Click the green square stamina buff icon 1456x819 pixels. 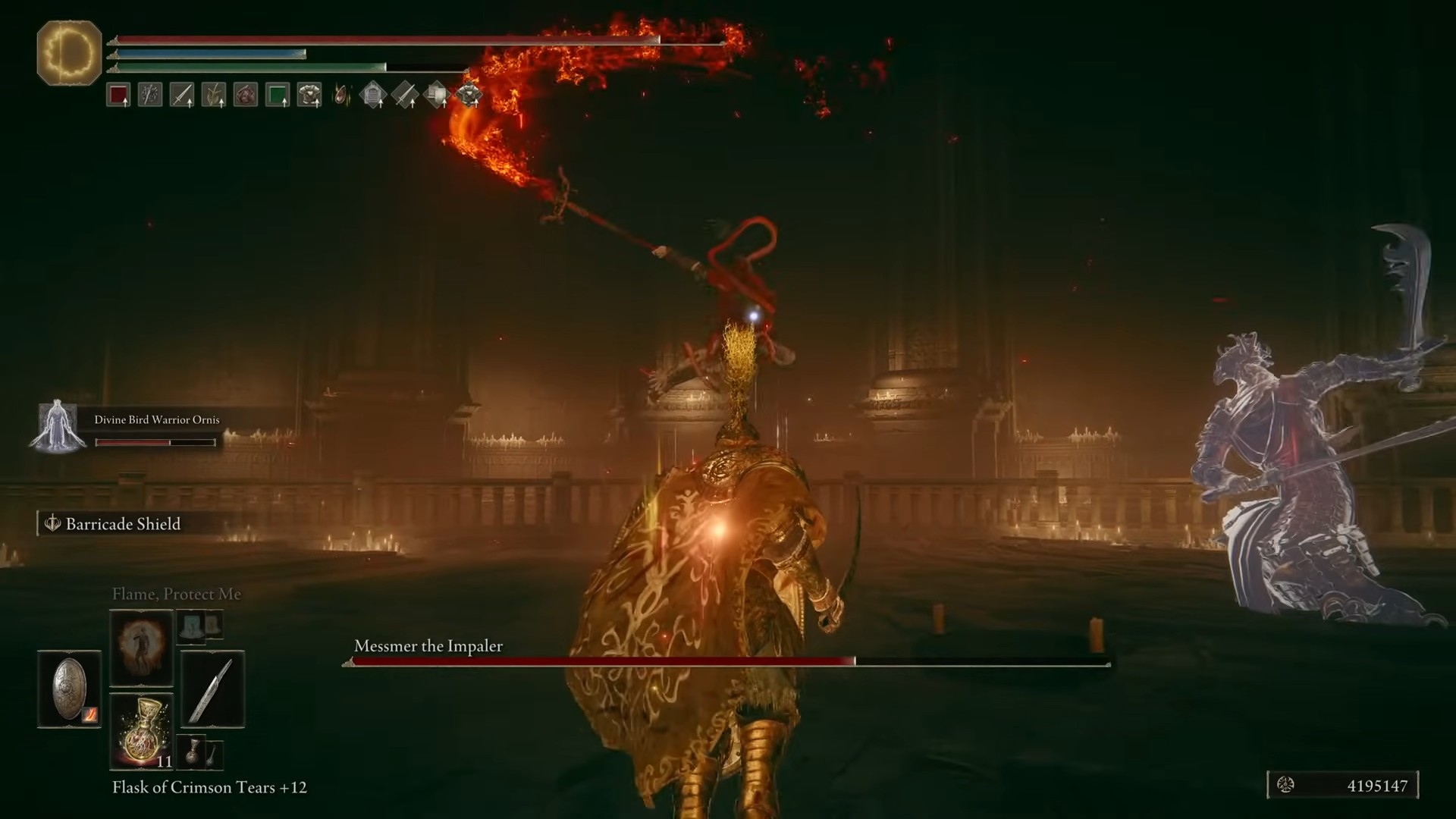pyautogui.click(x=278, y=96)
